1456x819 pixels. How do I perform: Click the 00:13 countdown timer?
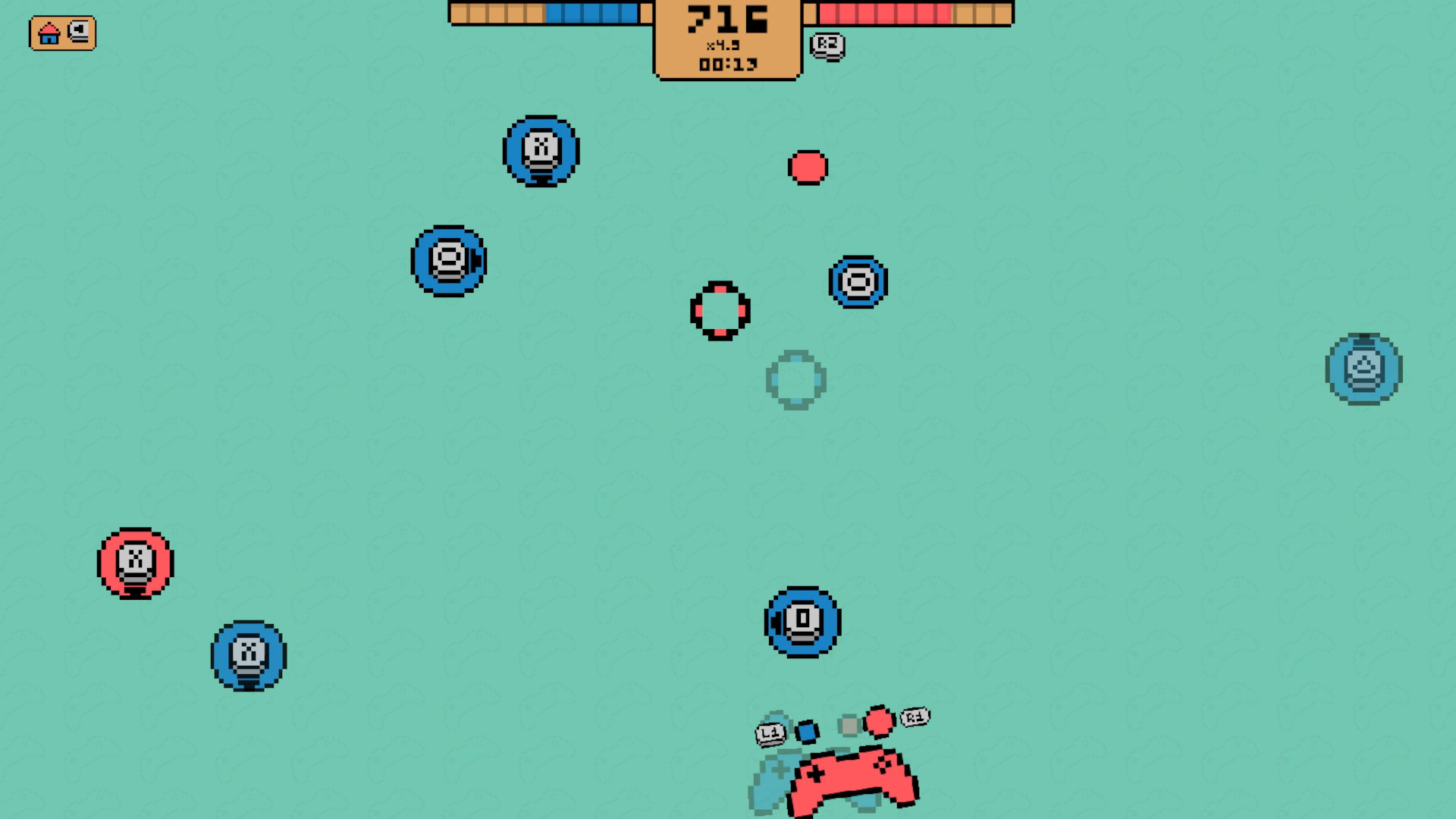point(726,64)
